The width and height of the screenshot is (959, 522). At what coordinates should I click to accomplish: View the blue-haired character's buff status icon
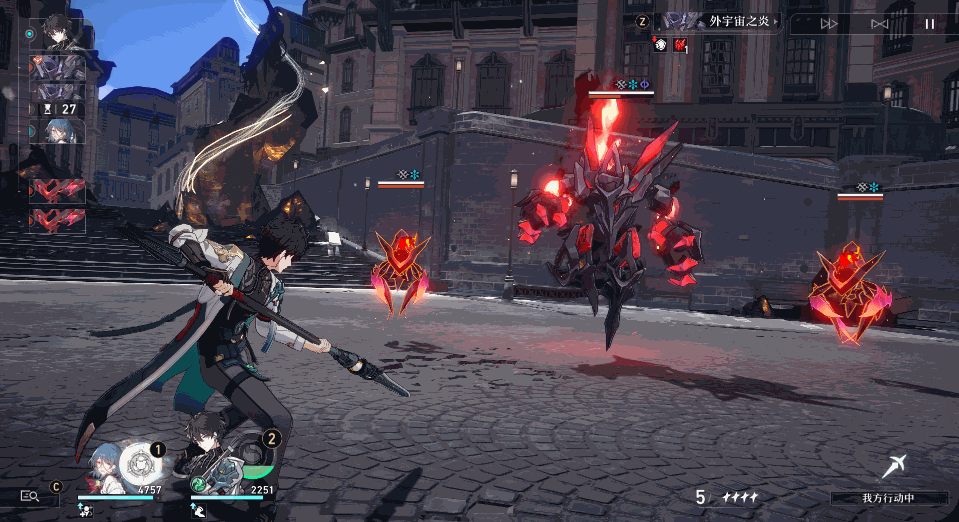pyautogui.click(x=86, y=509)
